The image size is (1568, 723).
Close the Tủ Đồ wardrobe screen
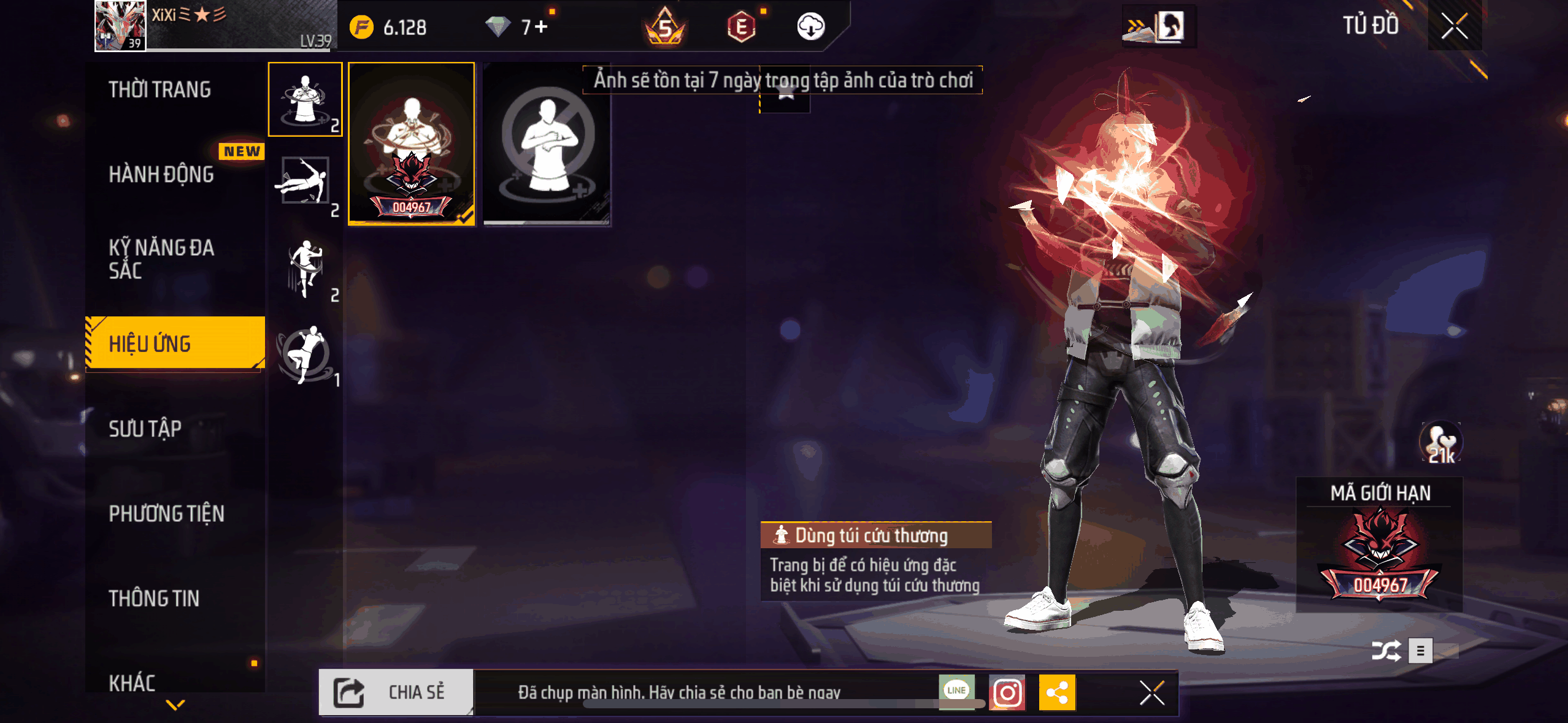[x=1454, y=26]
